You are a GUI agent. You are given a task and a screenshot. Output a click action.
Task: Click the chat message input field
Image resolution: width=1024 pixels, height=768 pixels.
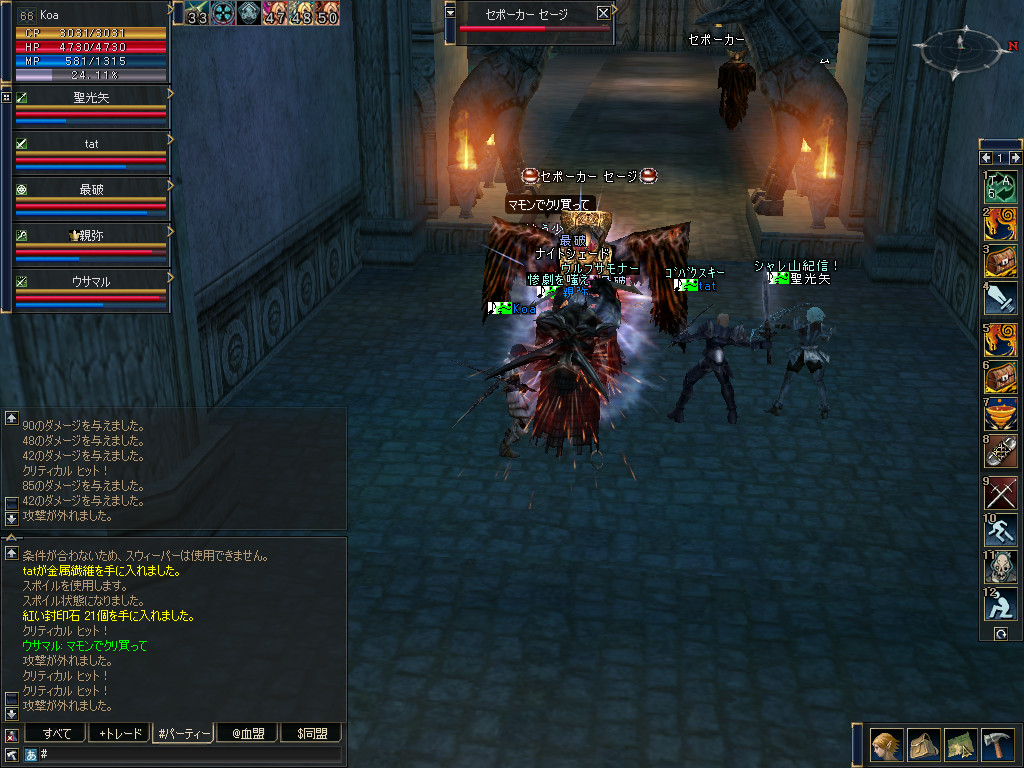point(190,754)
